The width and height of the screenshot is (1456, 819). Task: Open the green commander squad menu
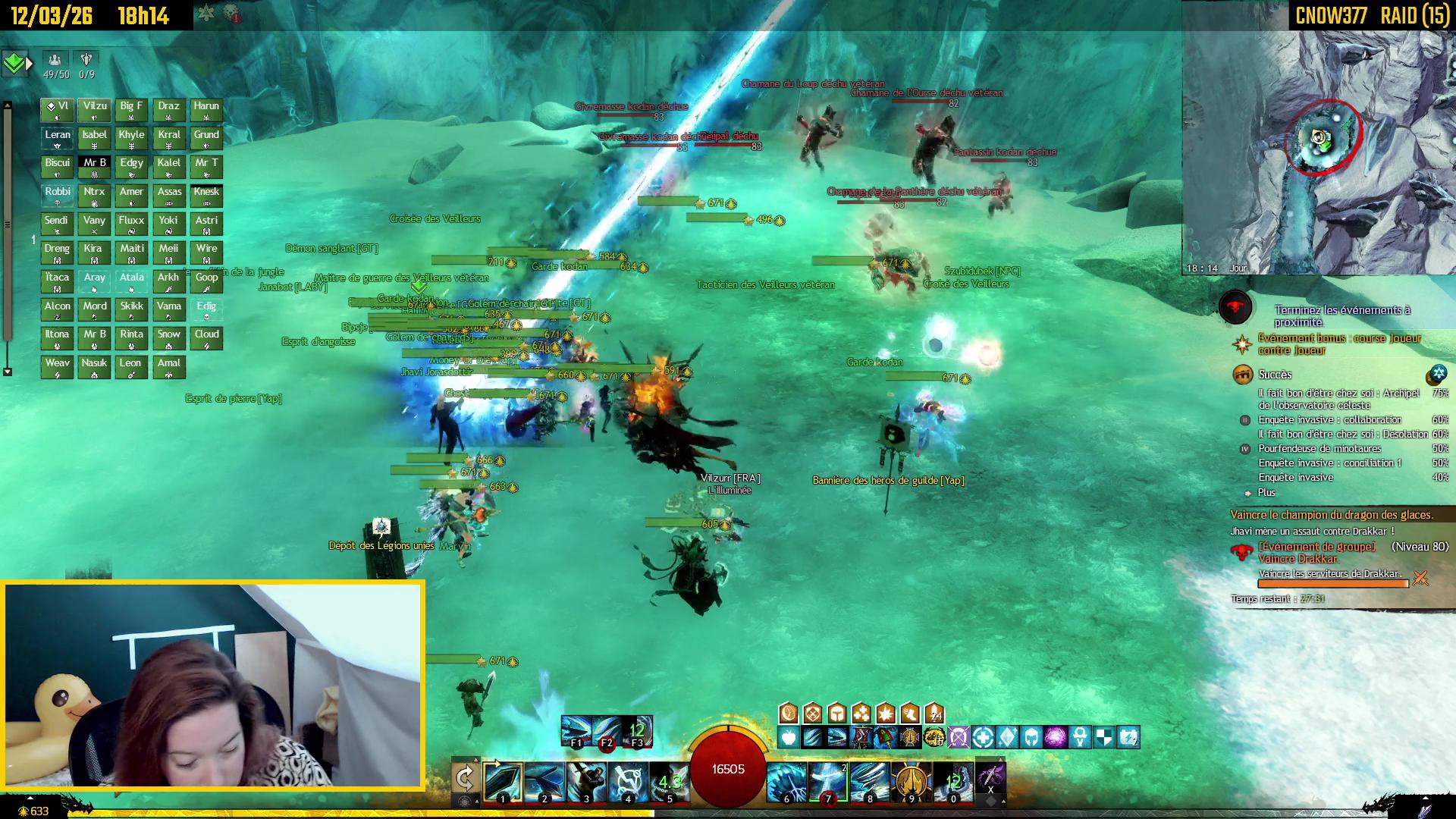point(14,64)
